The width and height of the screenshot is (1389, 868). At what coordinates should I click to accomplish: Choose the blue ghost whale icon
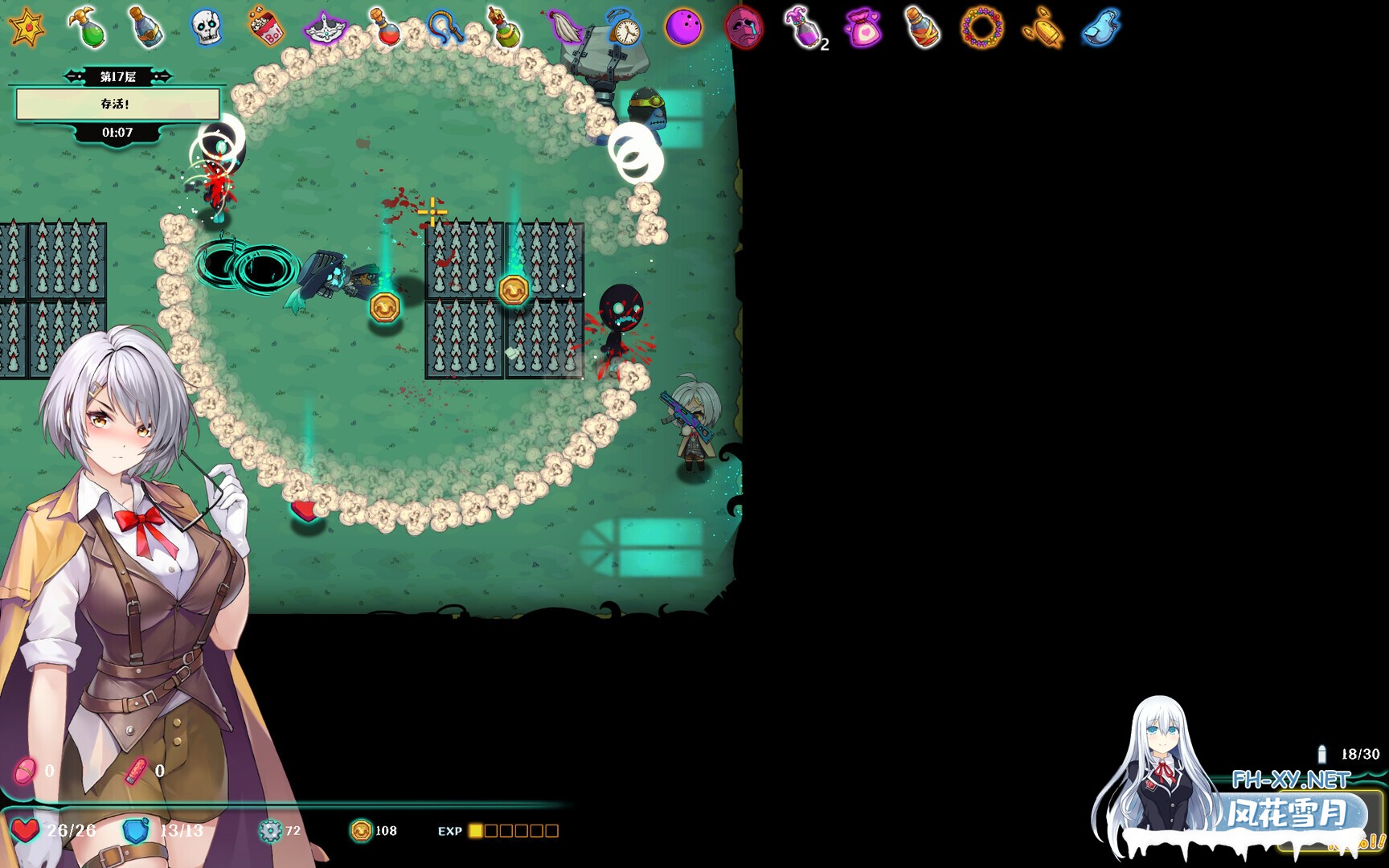coord(1101,27)
